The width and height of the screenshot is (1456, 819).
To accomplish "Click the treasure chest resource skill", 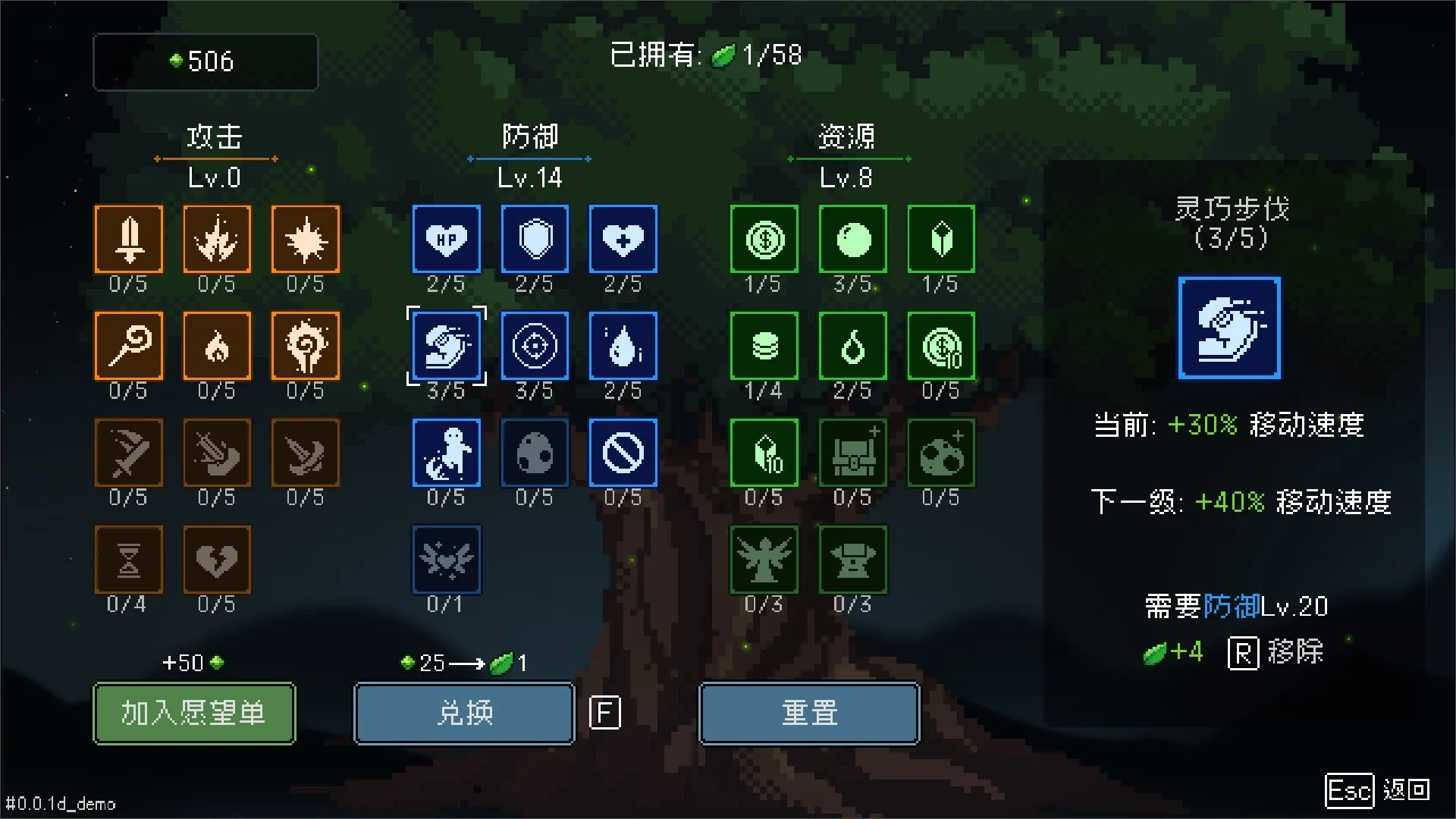I will pos(852,453).
